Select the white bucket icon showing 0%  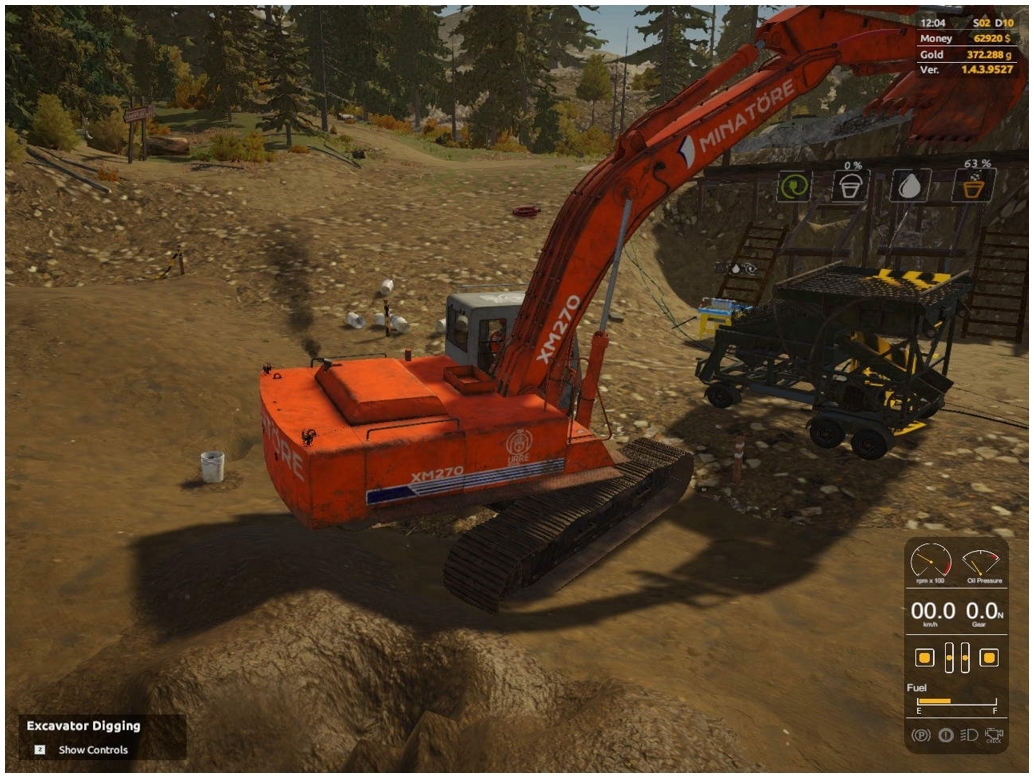[851, 186]
